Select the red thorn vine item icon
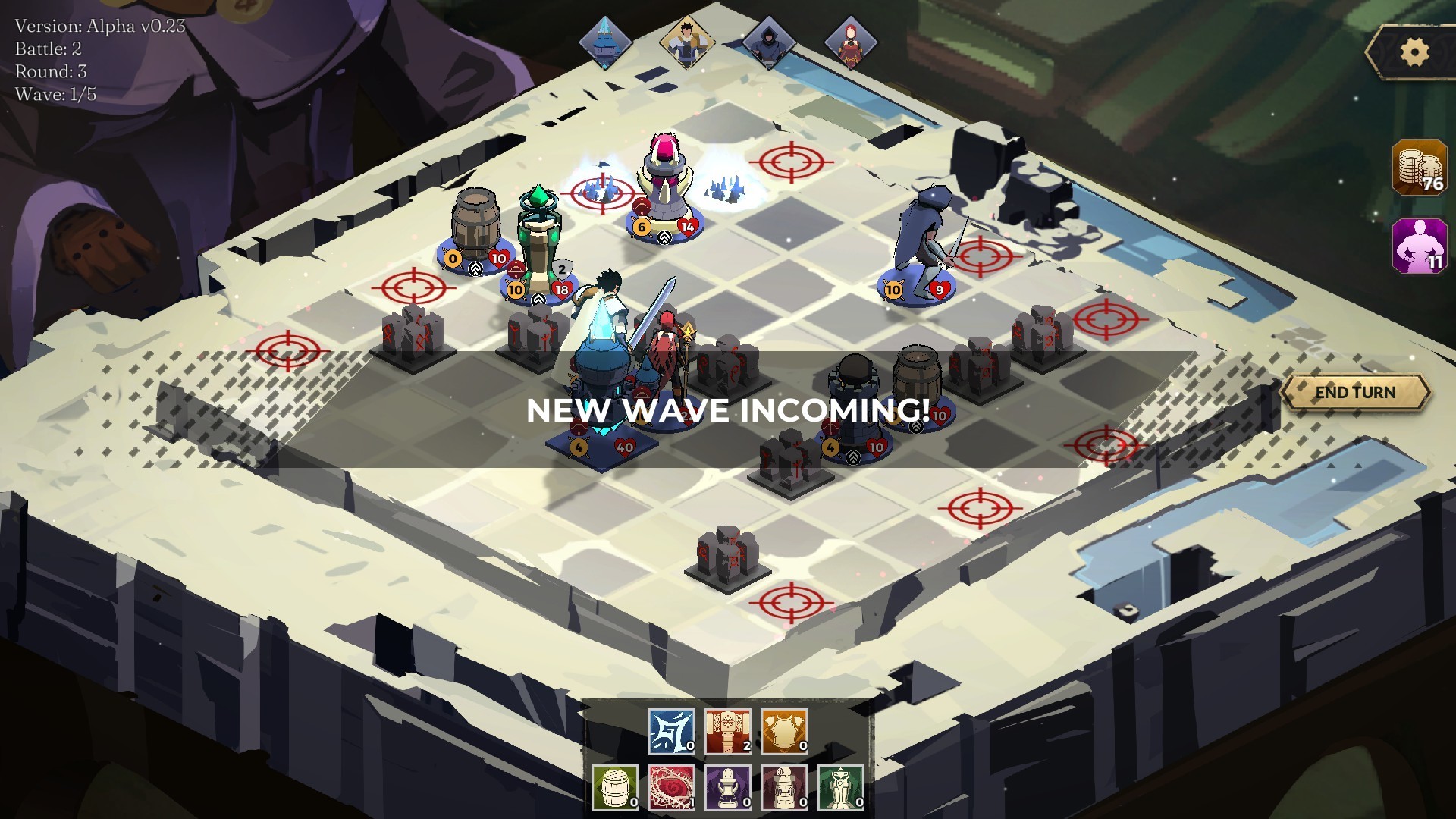This screenshot has height=819, width=1456. (x=672, y=787)
